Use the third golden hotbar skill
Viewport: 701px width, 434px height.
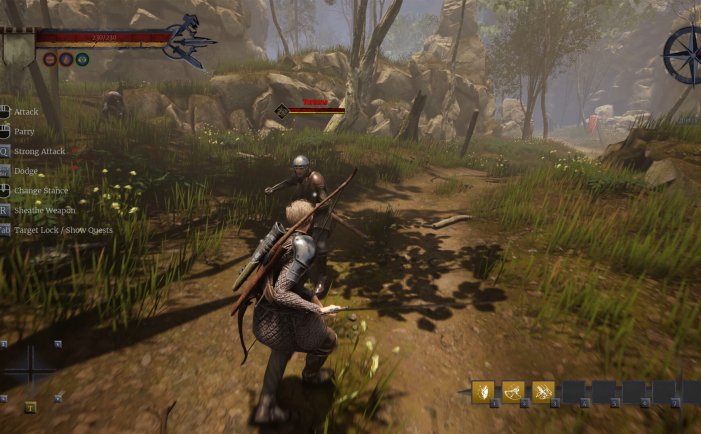coord(543,391)
